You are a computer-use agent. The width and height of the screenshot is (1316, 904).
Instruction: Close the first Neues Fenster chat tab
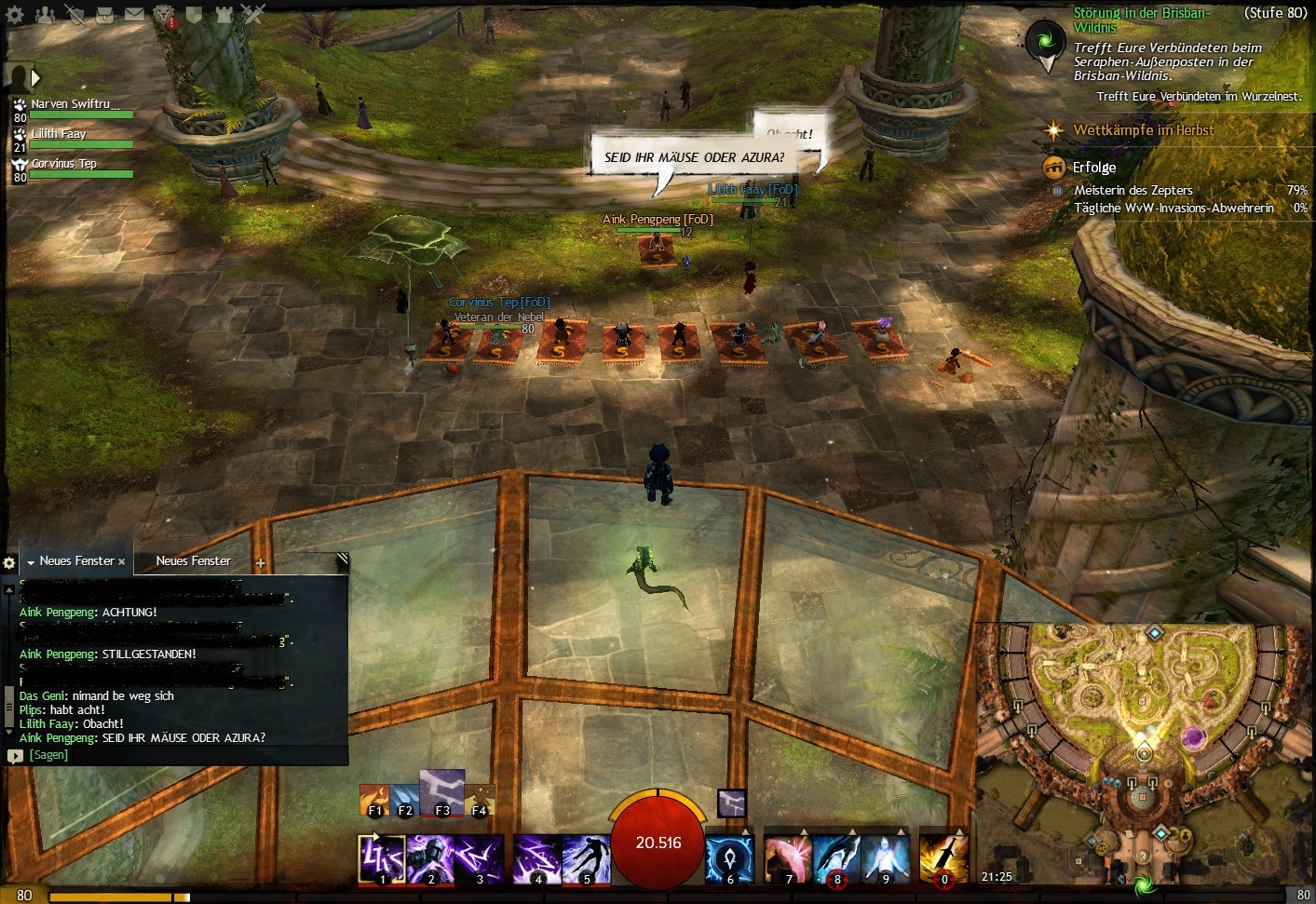tap(122, 562)
